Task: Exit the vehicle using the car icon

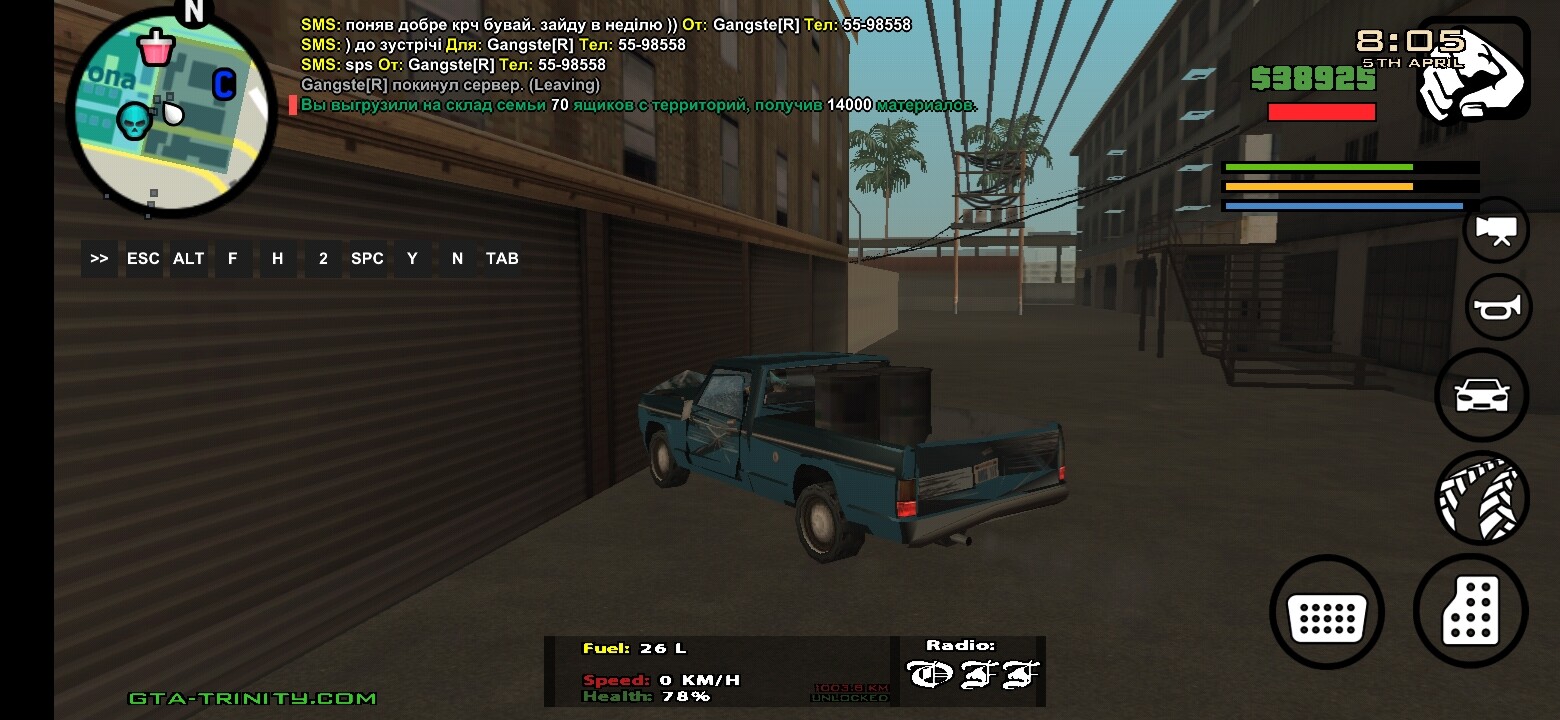Action: pos(1481,395)
